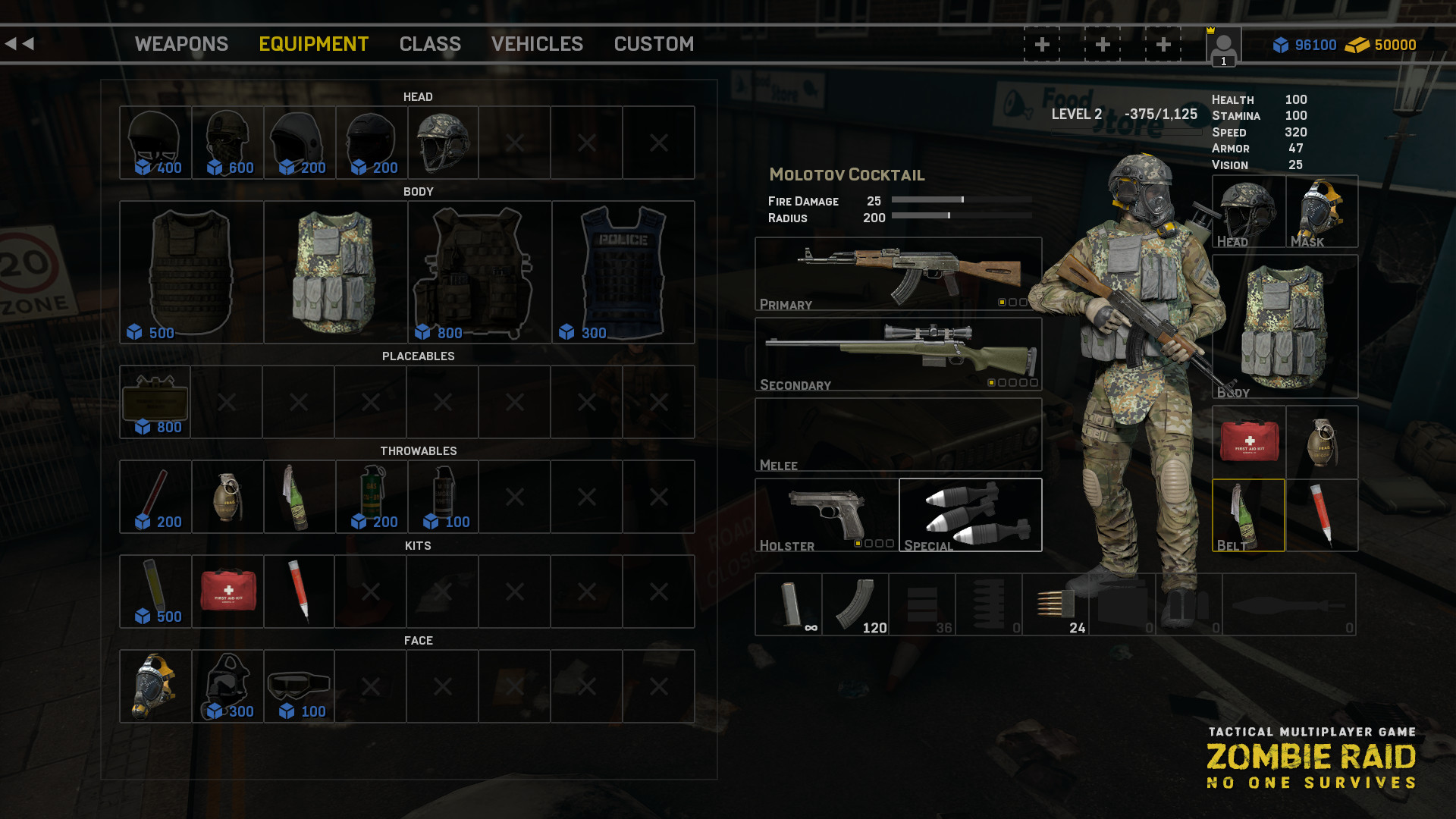The width and height of the screenshot is (1456, 819).
Task: Equip the First Aid Kit from Kits
Action: pyautogui.click(x=227, y=590)
